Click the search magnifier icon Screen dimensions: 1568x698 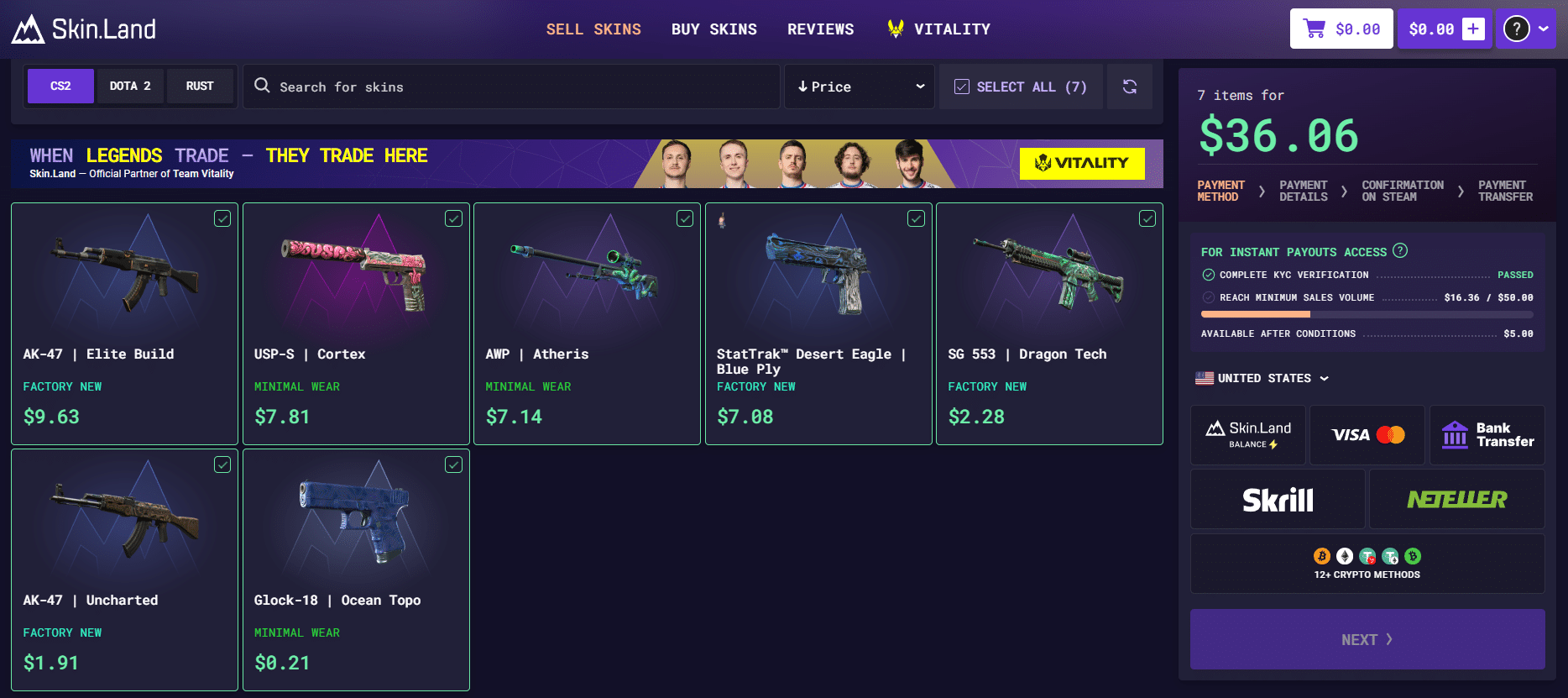pyautogui.click(x=262, y=86)
